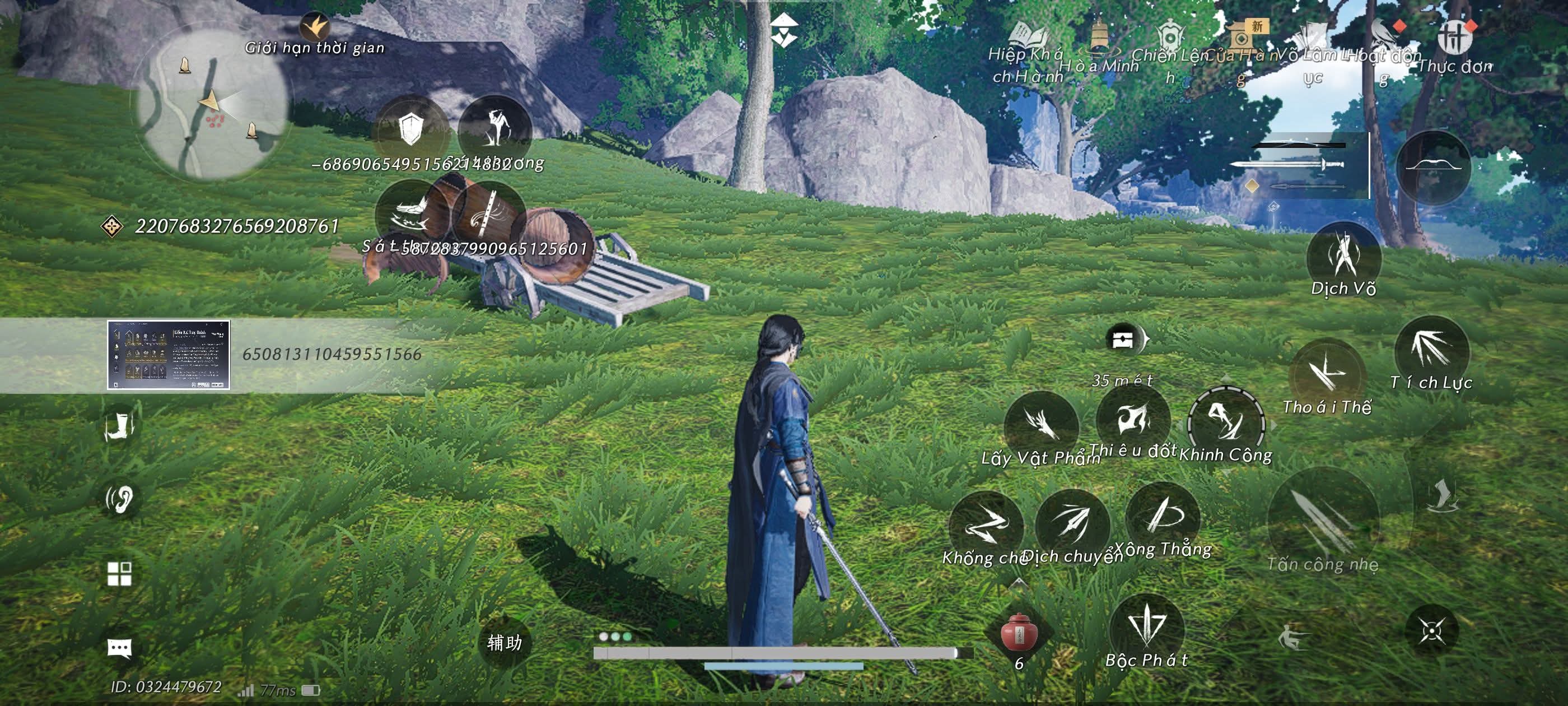Activate the Bộc Phát burst skill
This screenshot has height=706, width=1568.
pyautogui.click(x=1147, y=629)
